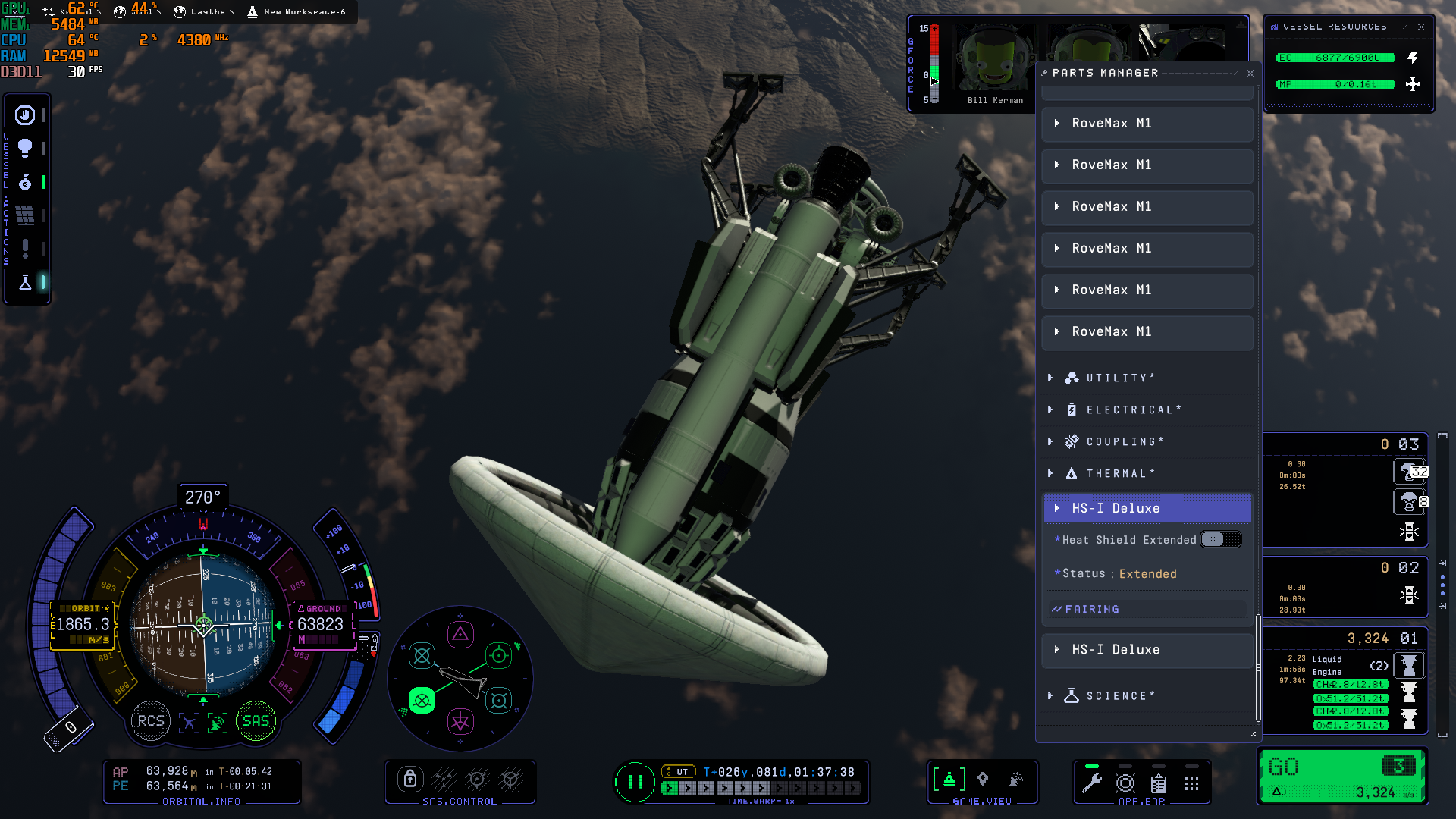Image resolution: width=1456 pixels, height=819 pixels.
Task: Toggle SAS on the navball panel
Action: (x=256, y=720)
